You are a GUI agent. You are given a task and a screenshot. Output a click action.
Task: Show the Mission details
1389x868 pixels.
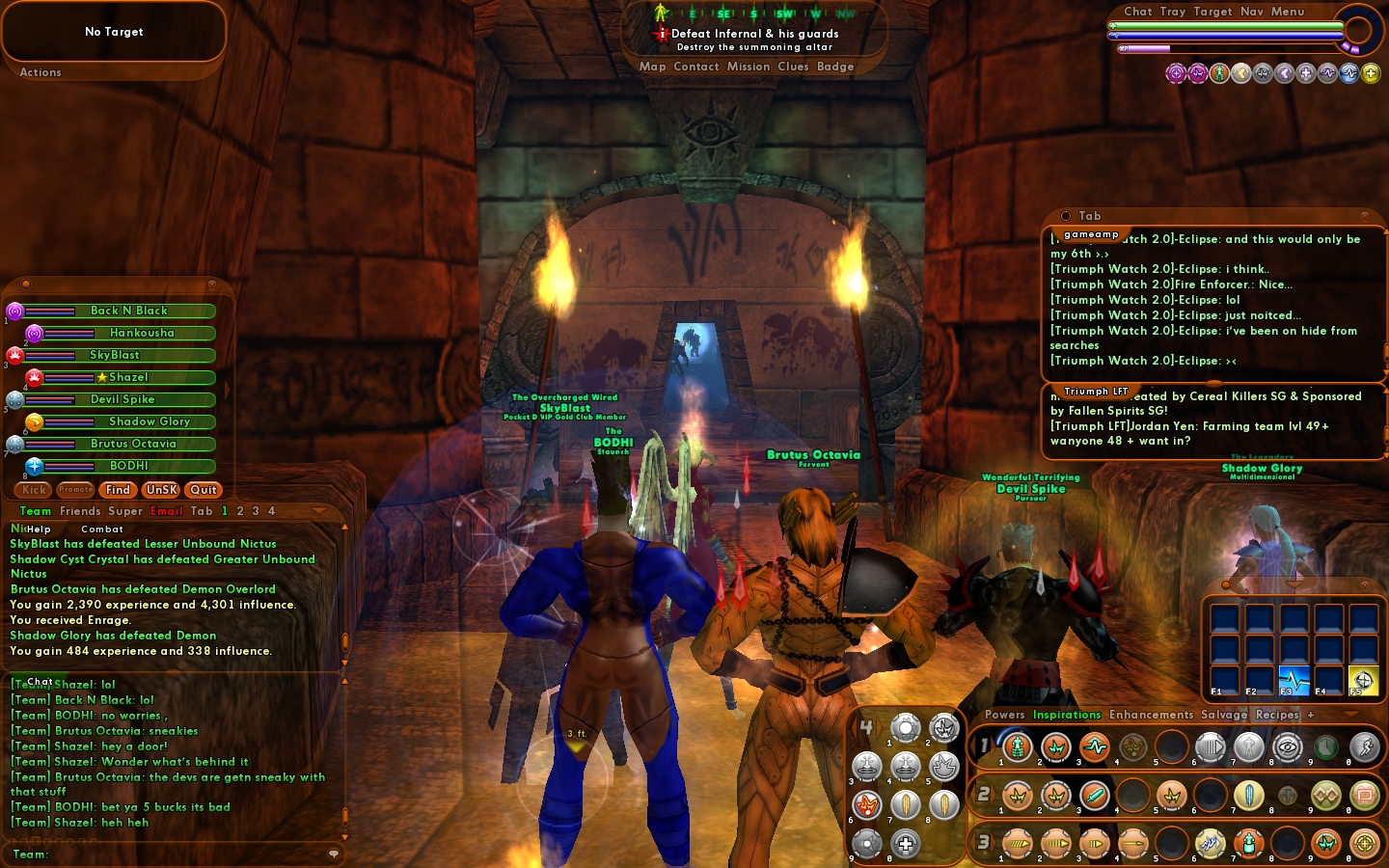pyautogui.click(x=749, y=67)
